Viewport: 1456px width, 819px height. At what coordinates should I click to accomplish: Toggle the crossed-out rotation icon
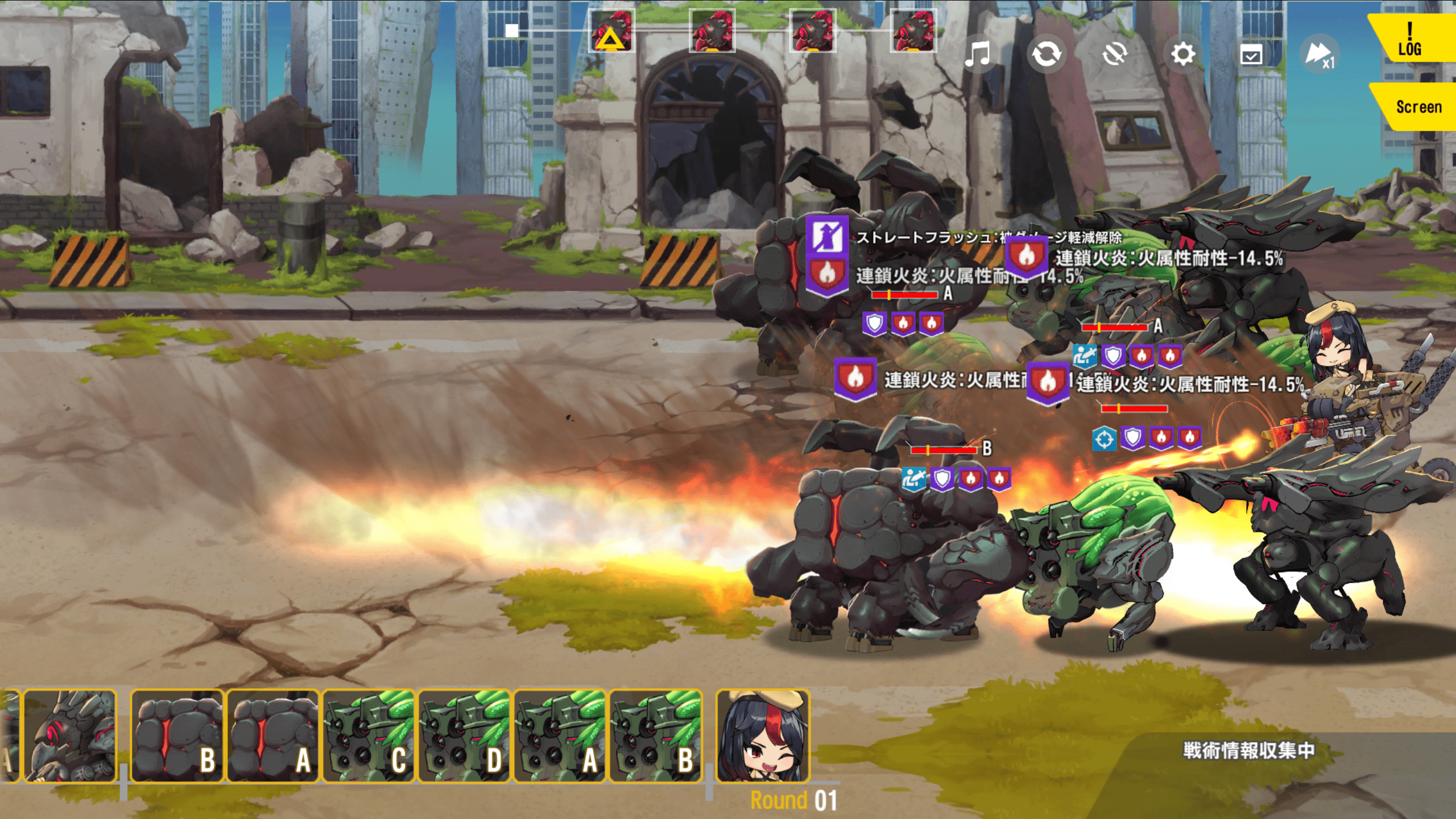click(1114, 55)
